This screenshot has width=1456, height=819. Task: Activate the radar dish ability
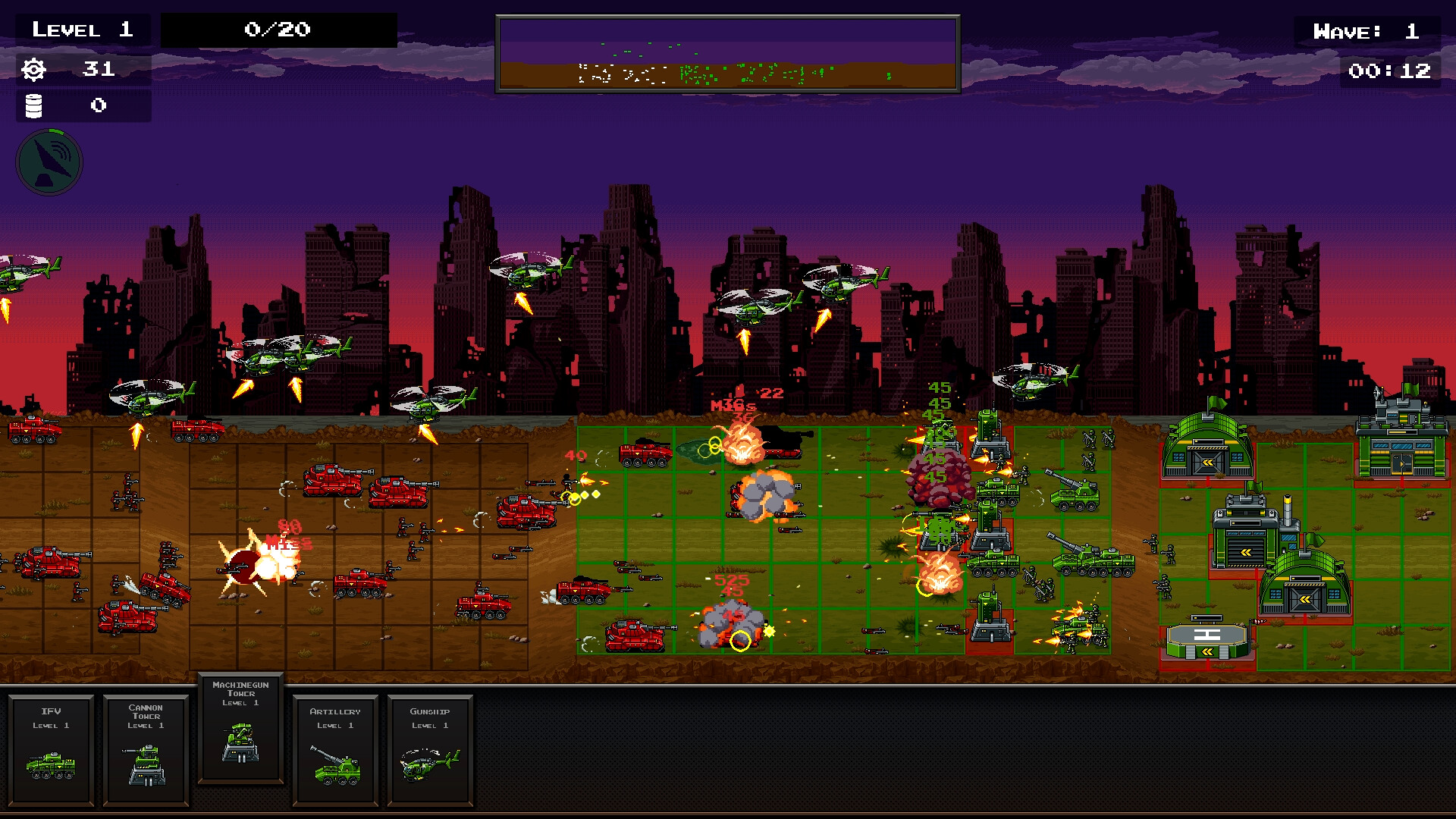49,162
